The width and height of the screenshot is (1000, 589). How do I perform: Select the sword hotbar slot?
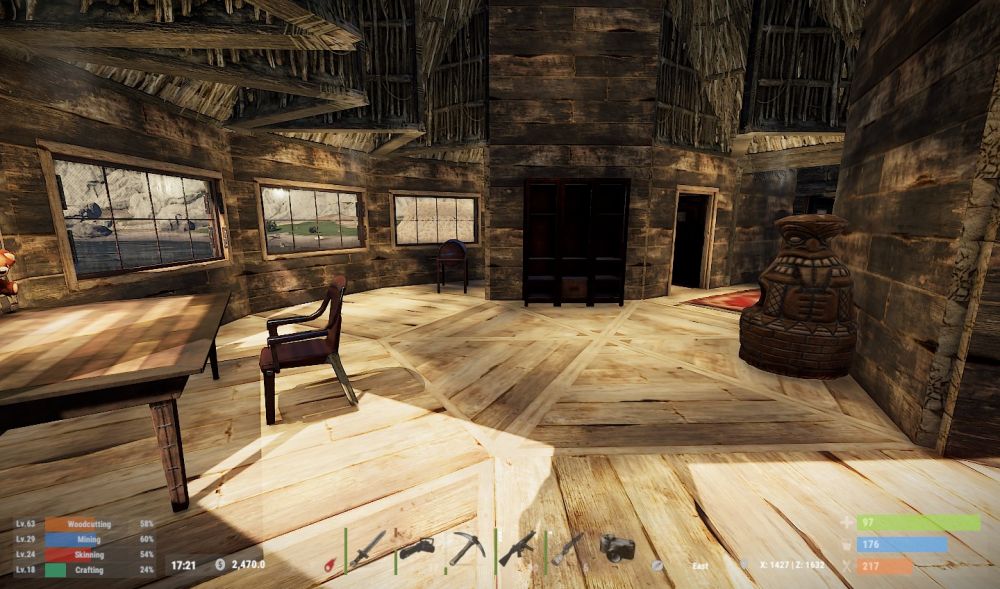coord(367,549)
